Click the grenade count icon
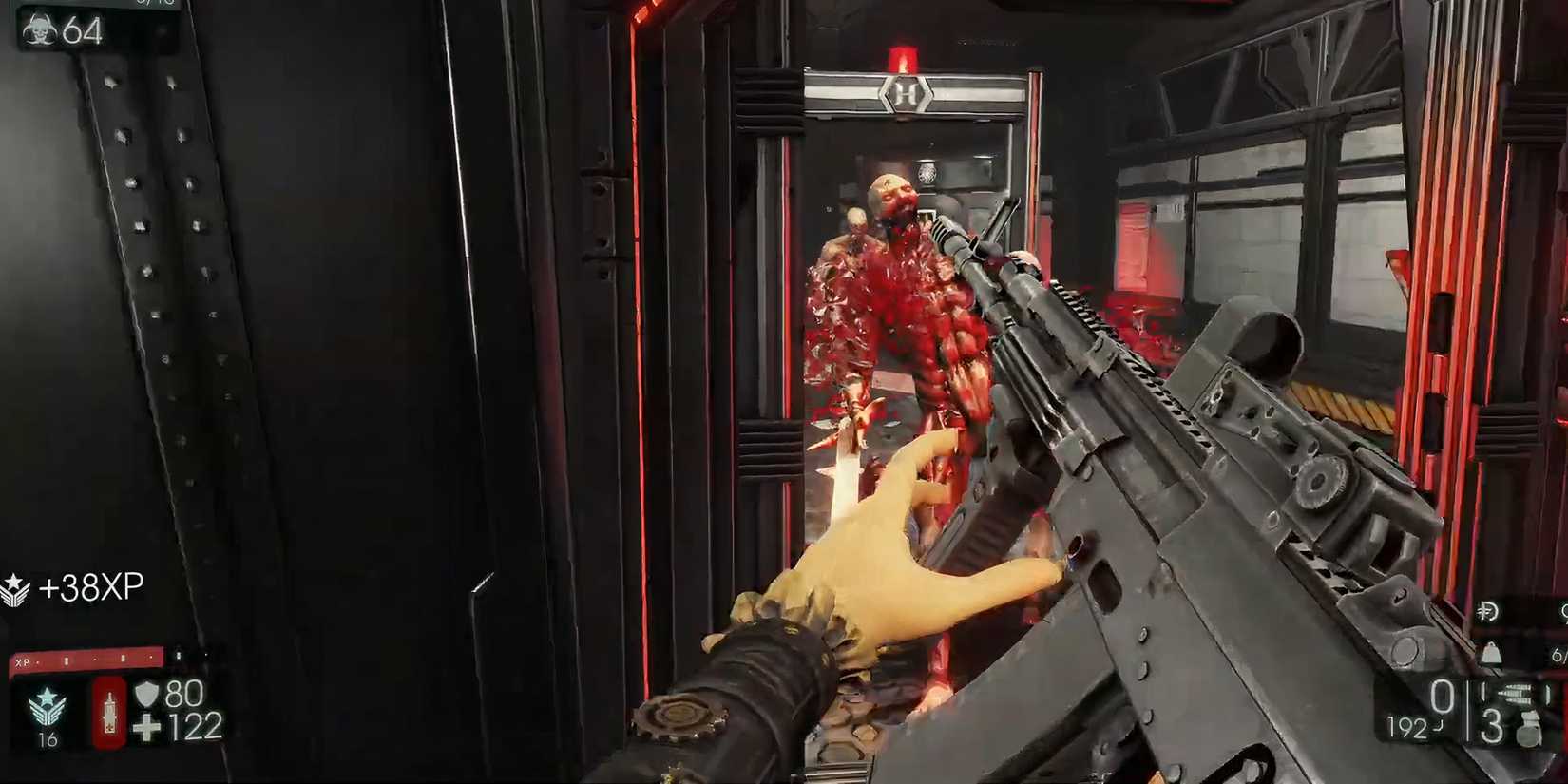 pyautogui.click(x=1528, y=729)
